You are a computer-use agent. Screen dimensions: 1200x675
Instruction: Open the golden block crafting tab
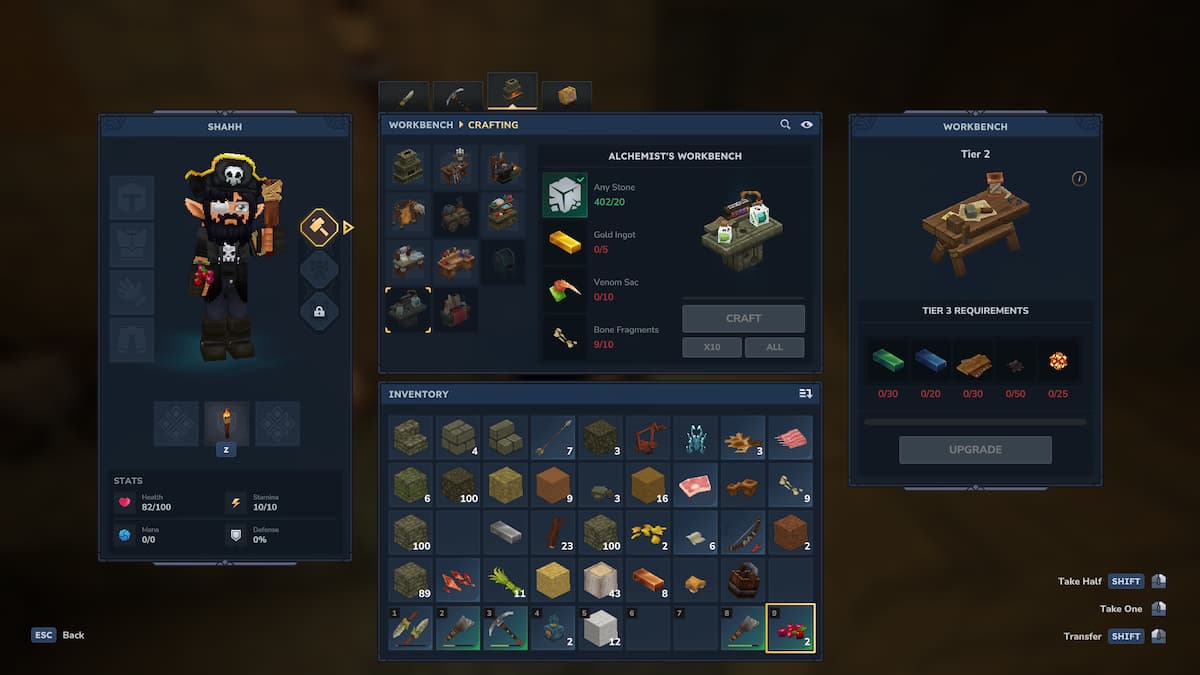566,96
